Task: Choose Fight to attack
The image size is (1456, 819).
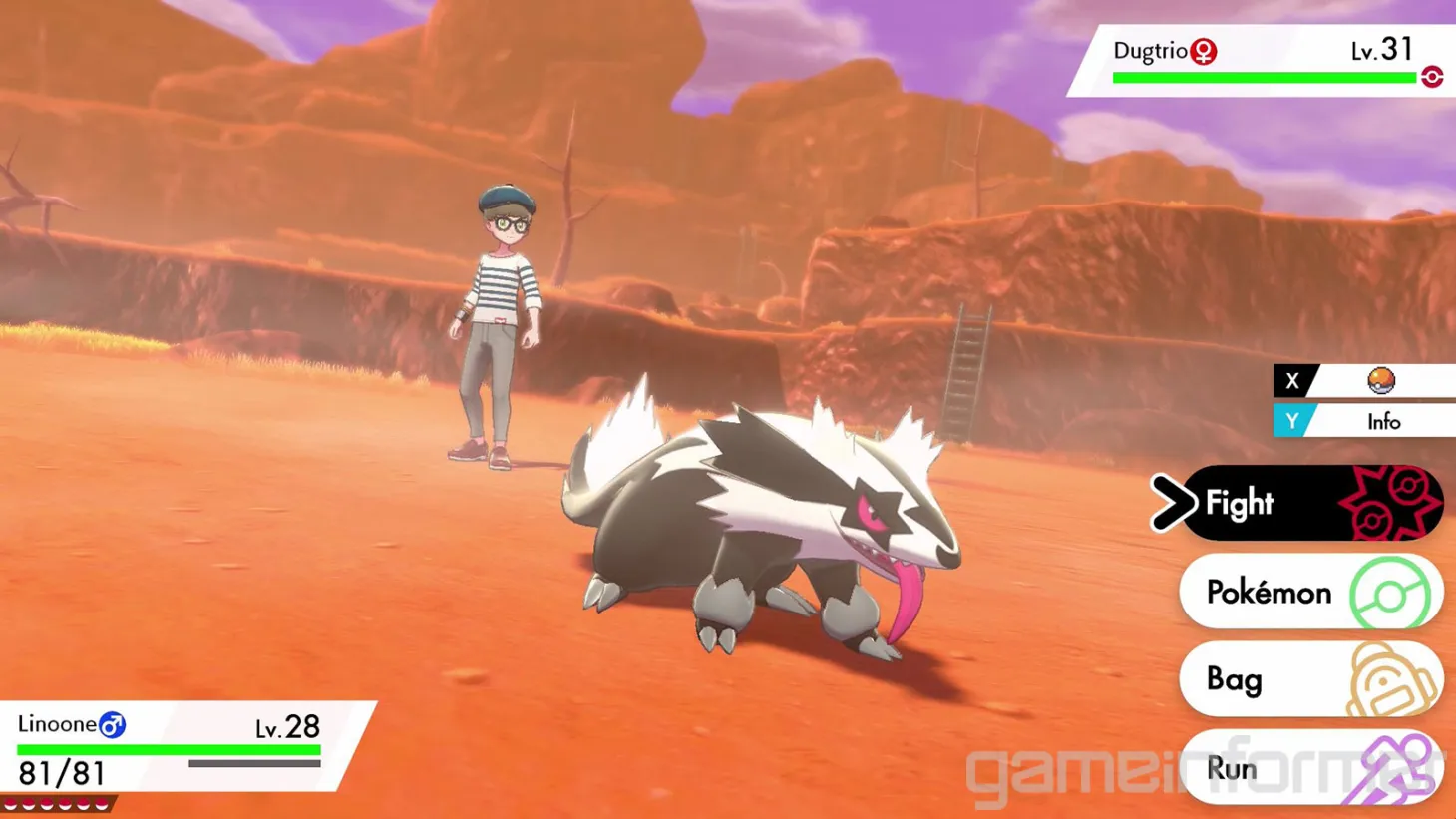Action: pyautogui.click(x=1240, y=503)
